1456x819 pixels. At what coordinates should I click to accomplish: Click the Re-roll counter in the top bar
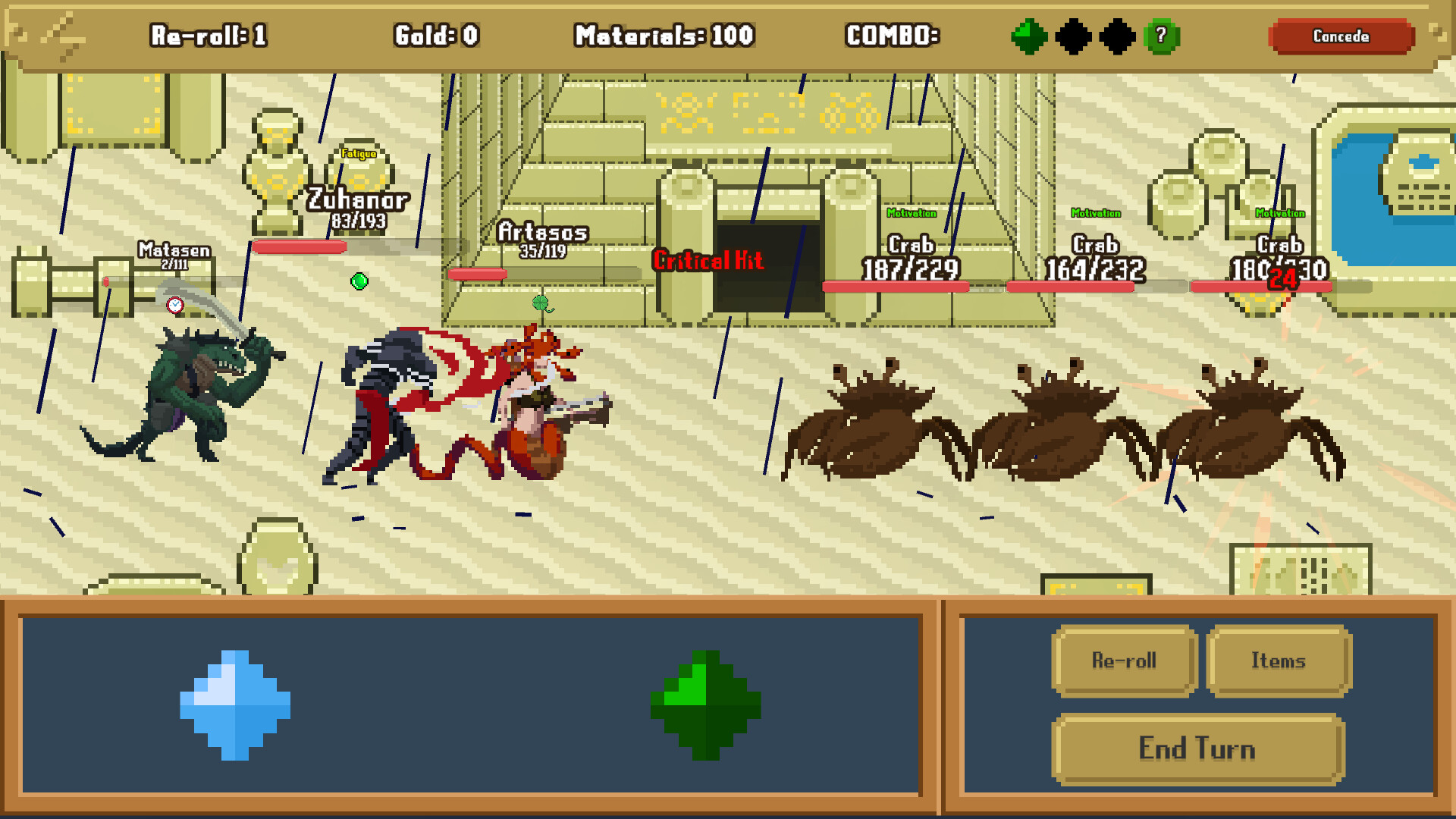[210, 36]
